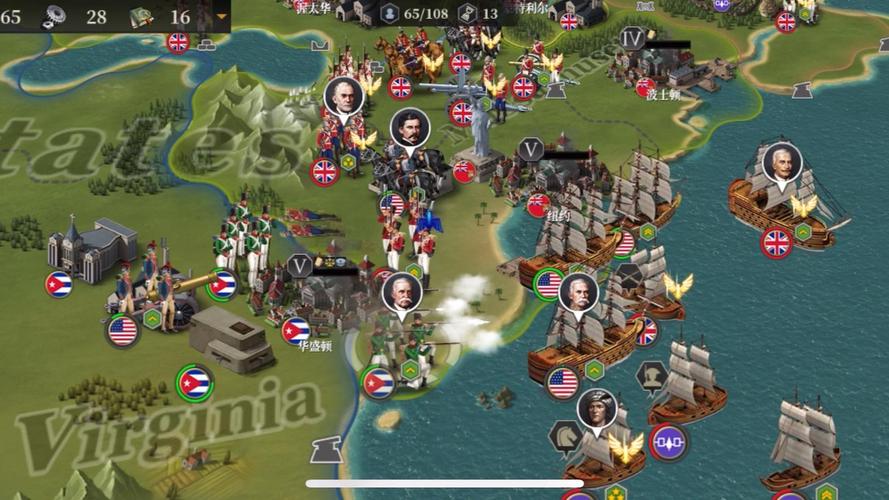Choose the American flagship with mustached general portrait
Viewport: 889px width, 500px height.
pyautogui.click(x=580, y=330)
